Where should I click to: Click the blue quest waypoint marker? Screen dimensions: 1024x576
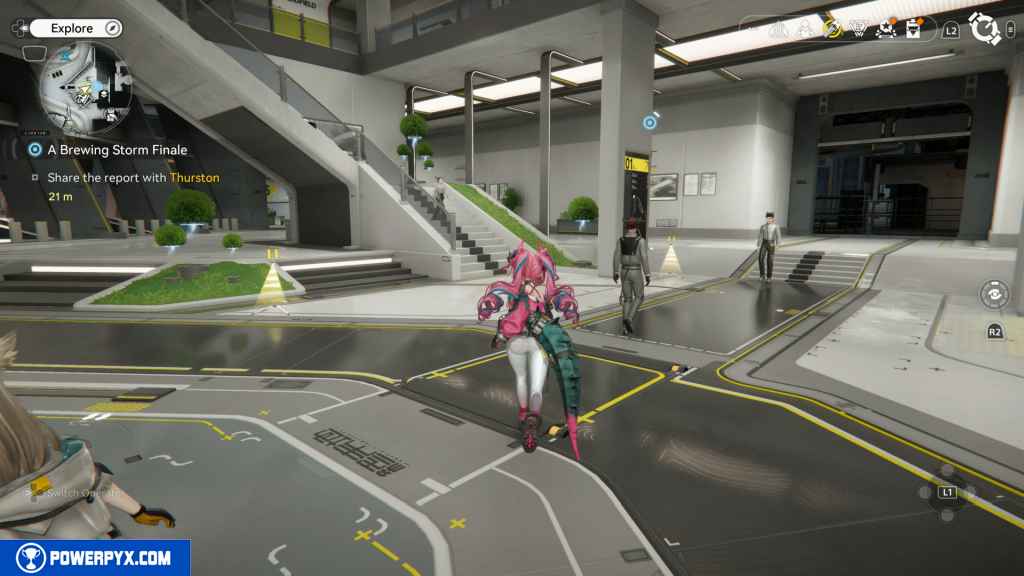click(x=650, y=123)
